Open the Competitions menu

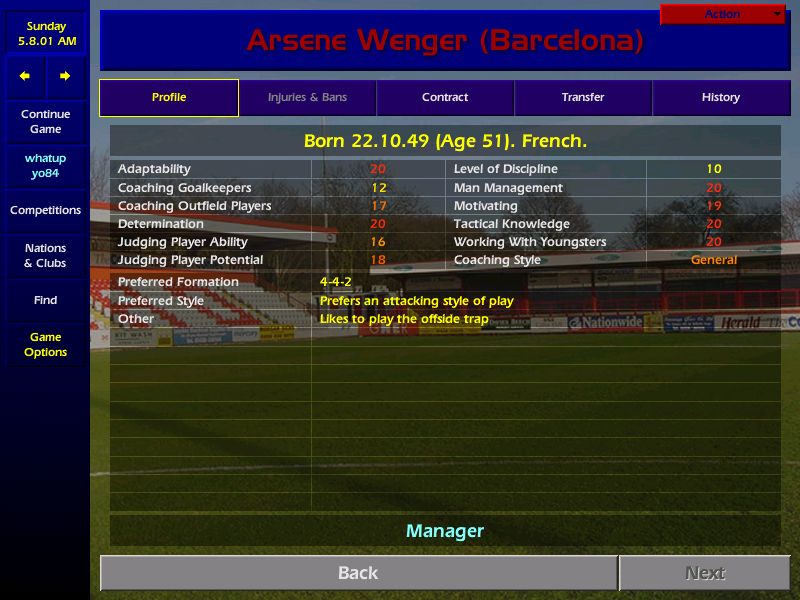(x=45, y=211)
